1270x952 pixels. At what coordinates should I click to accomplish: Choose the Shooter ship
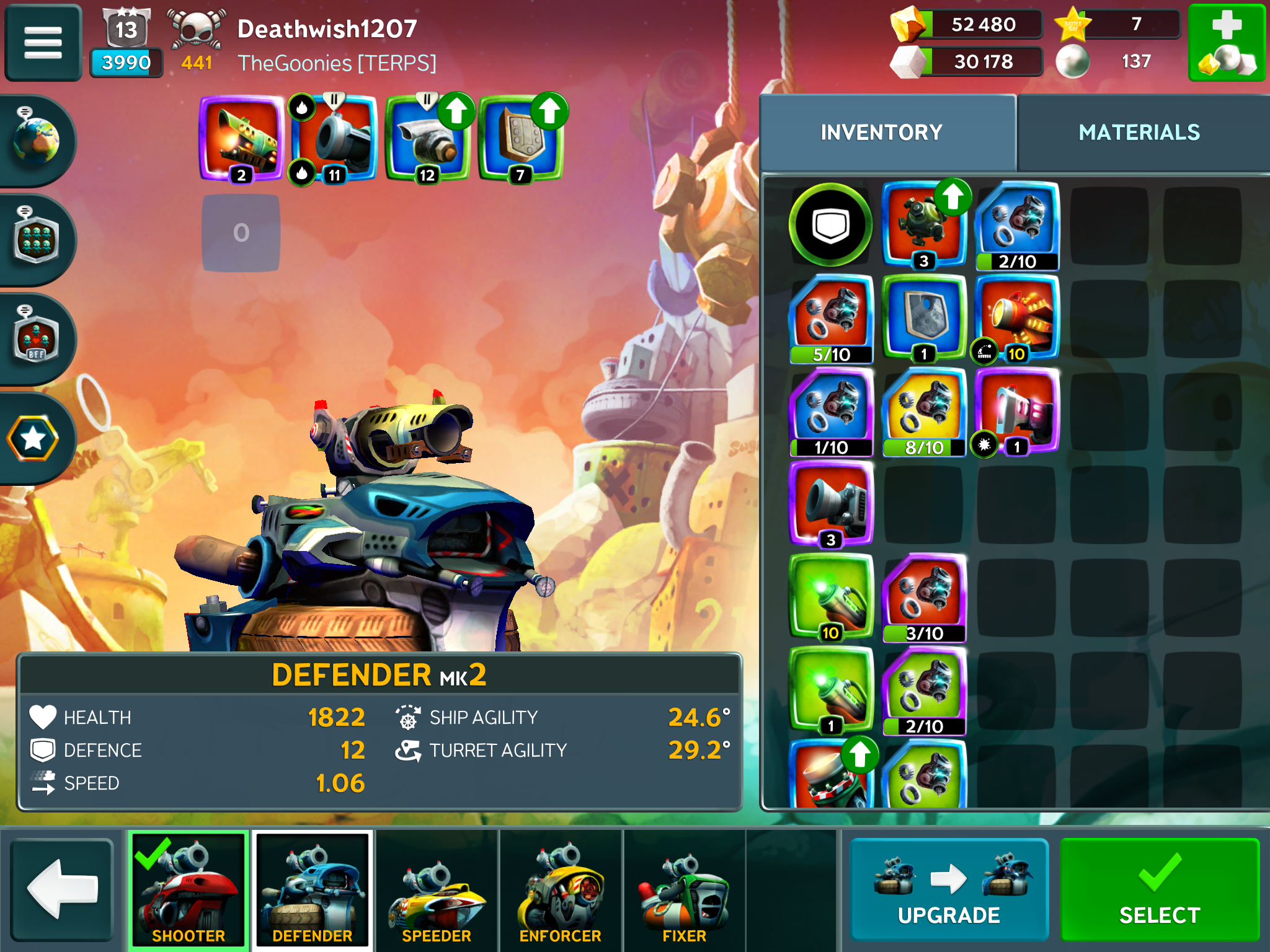(x=189, y=890)
